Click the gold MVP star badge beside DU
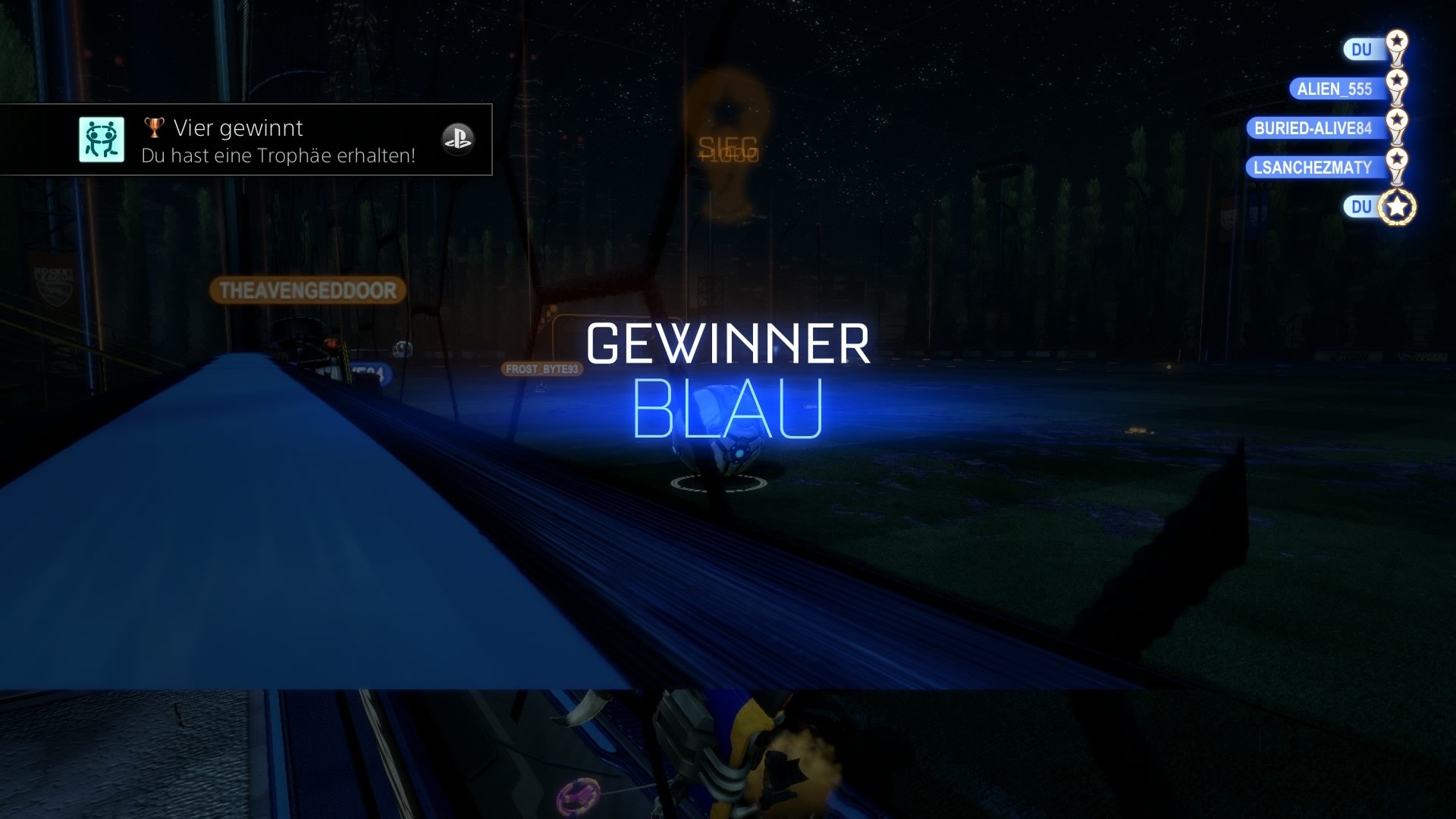 pos(1398,206)
